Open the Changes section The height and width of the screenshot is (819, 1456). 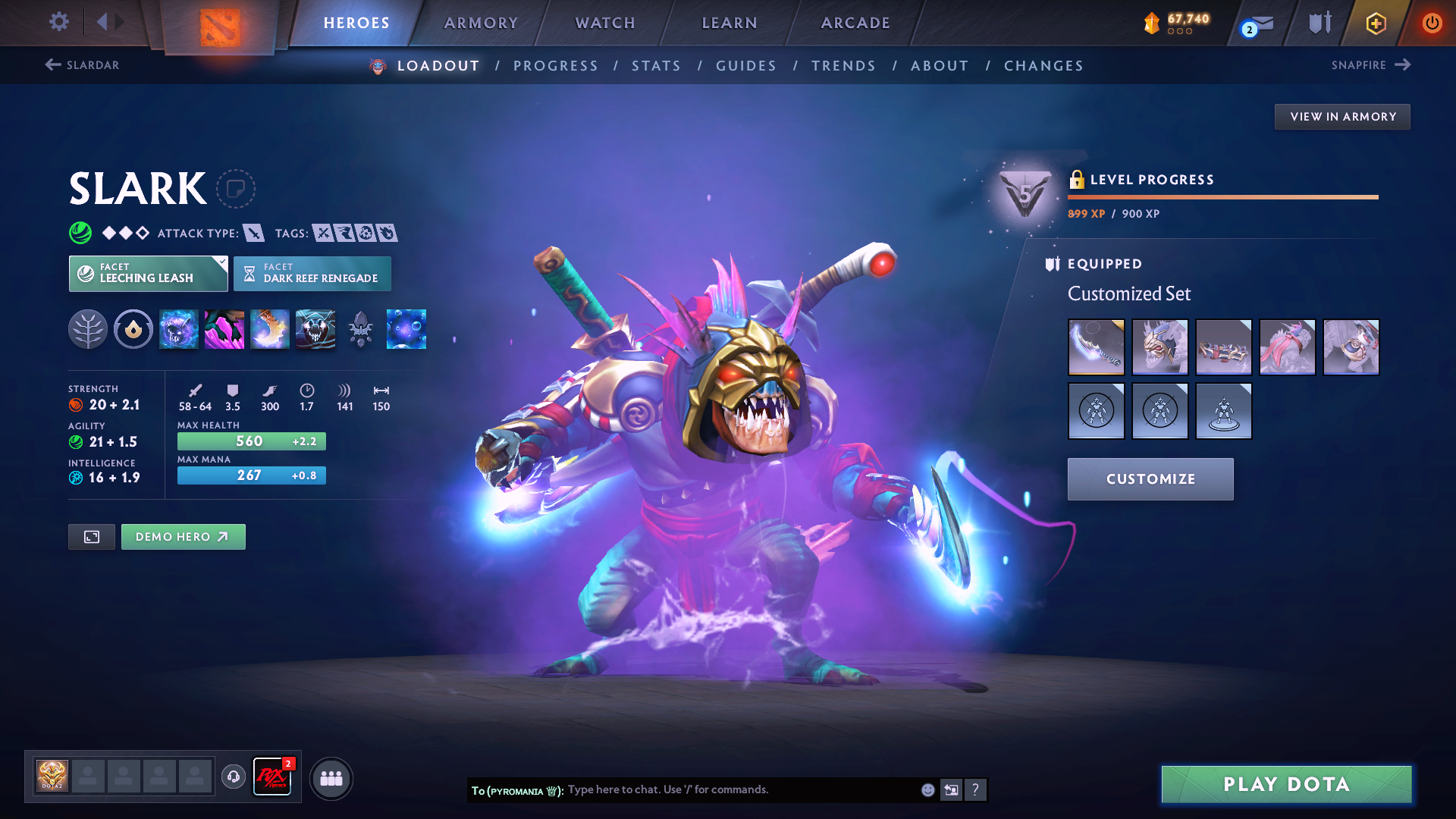point(1043,66)
